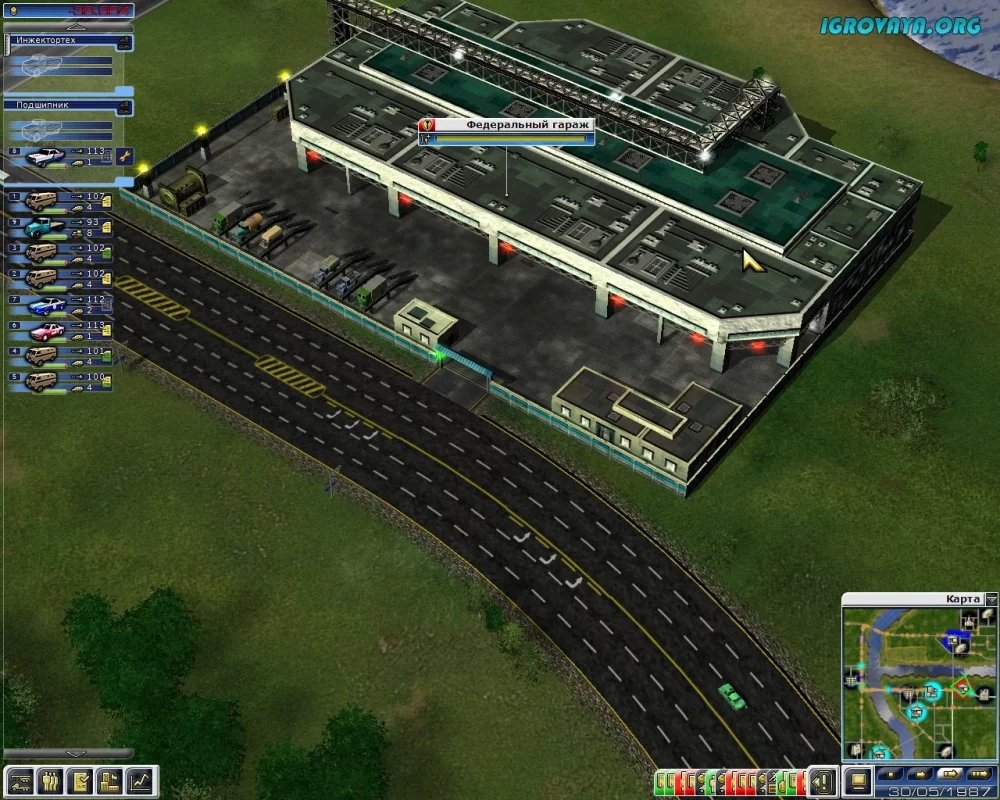The image size is (1000, 800).
Task: Select the turquoise truck numbered 9
Action: 42,227
